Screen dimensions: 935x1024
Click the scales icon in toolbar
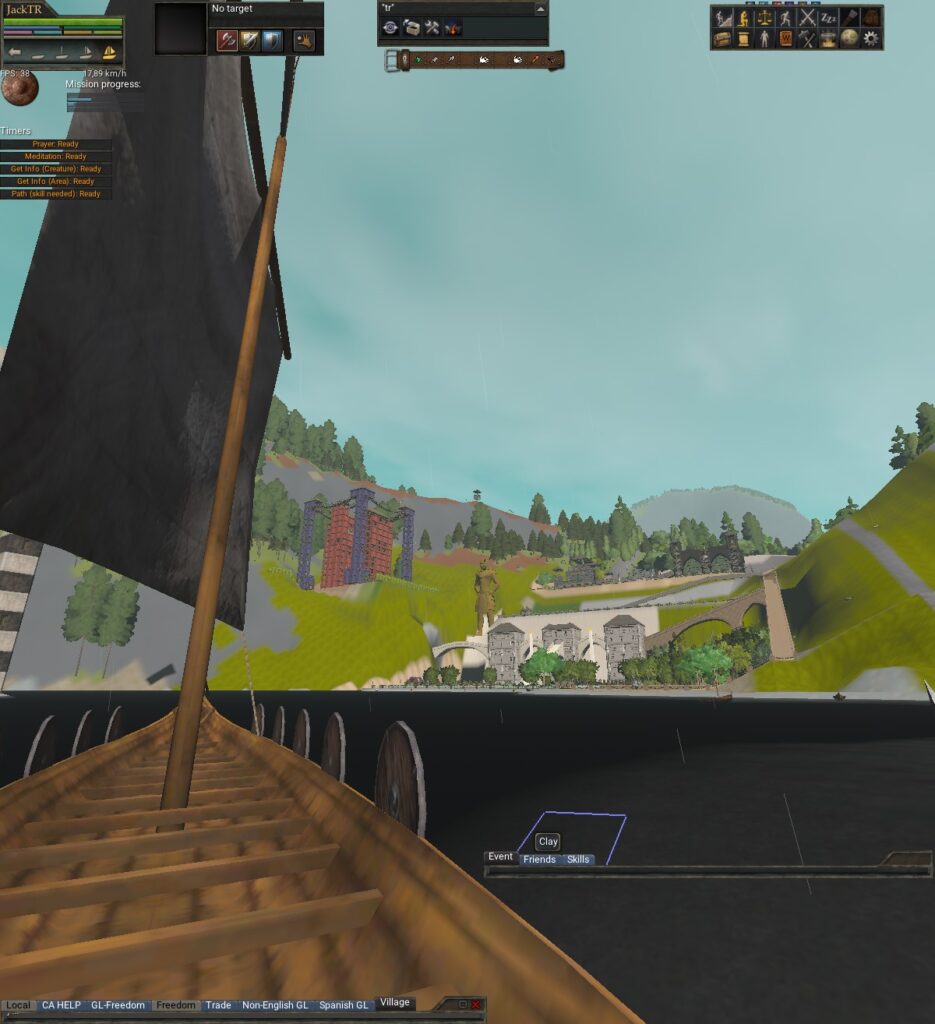[765, 17]
